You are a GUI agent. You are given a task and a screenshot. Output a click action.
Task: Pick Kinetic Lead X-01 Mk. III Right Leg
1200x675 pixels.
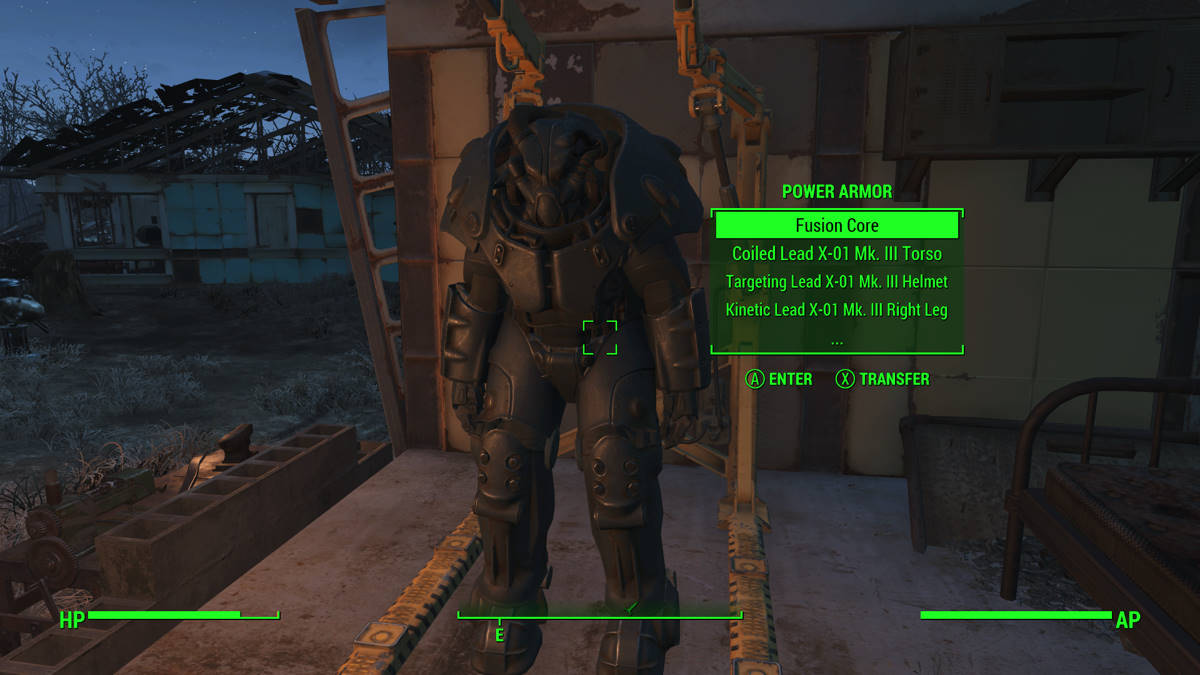coord(836,310)
